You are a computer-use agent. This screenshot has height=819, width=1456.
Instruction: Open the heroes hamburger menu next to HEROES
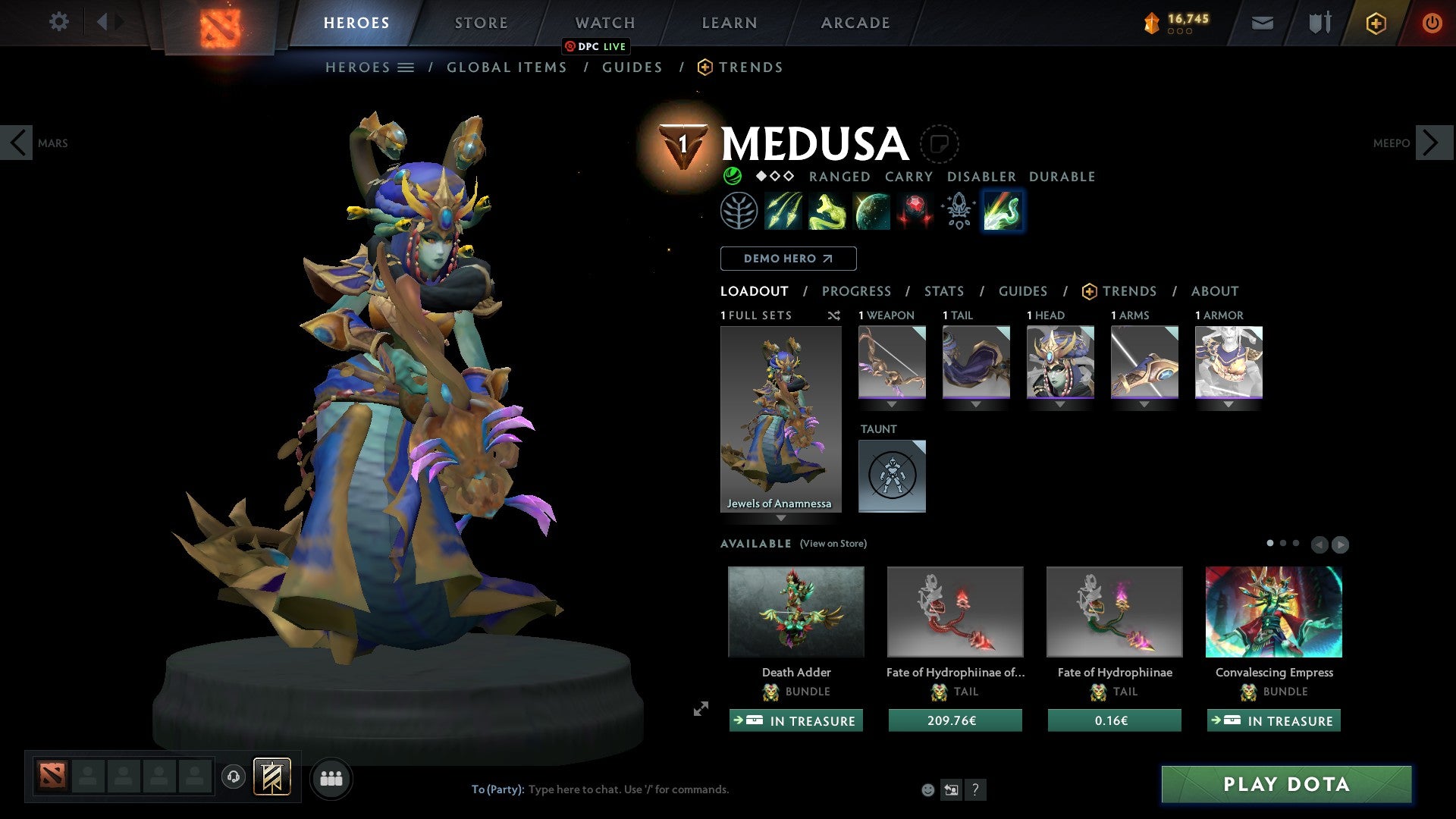[406, 67]
